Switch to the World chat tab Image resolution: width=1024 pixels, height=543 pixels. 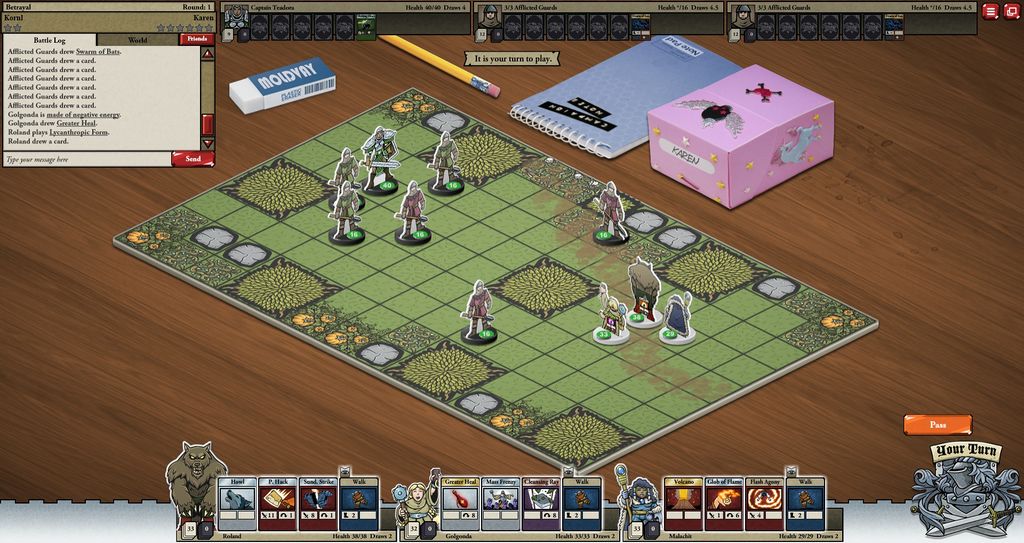(x=137, y=40)
